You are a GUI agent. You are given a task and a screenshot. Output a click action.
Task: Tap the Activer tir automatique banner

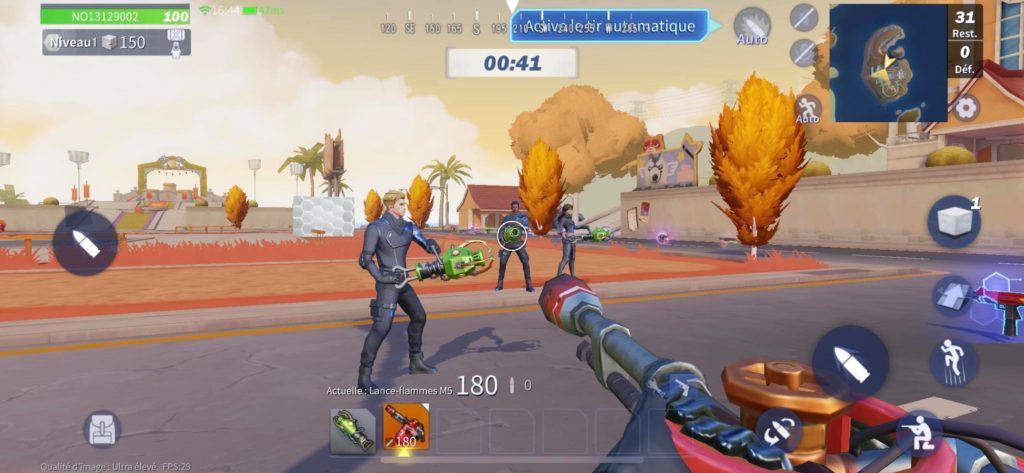[x=610, y=26]
